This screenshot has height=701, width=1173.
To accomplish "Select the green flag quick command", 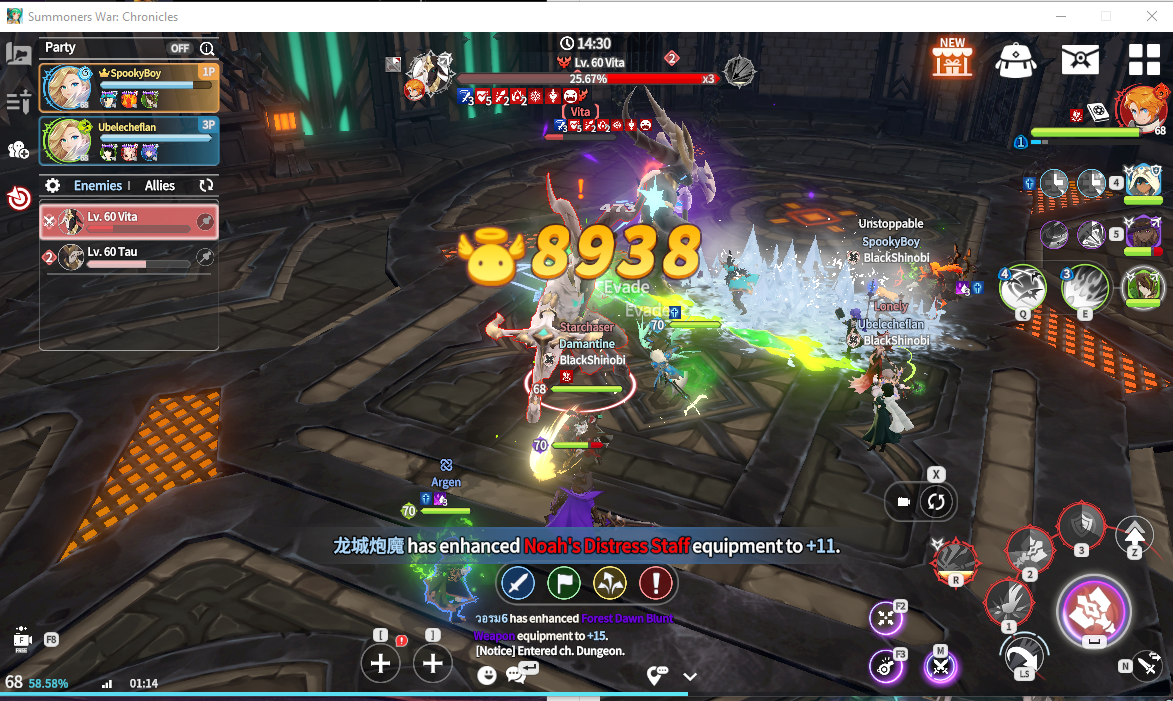I will (564, 582).
